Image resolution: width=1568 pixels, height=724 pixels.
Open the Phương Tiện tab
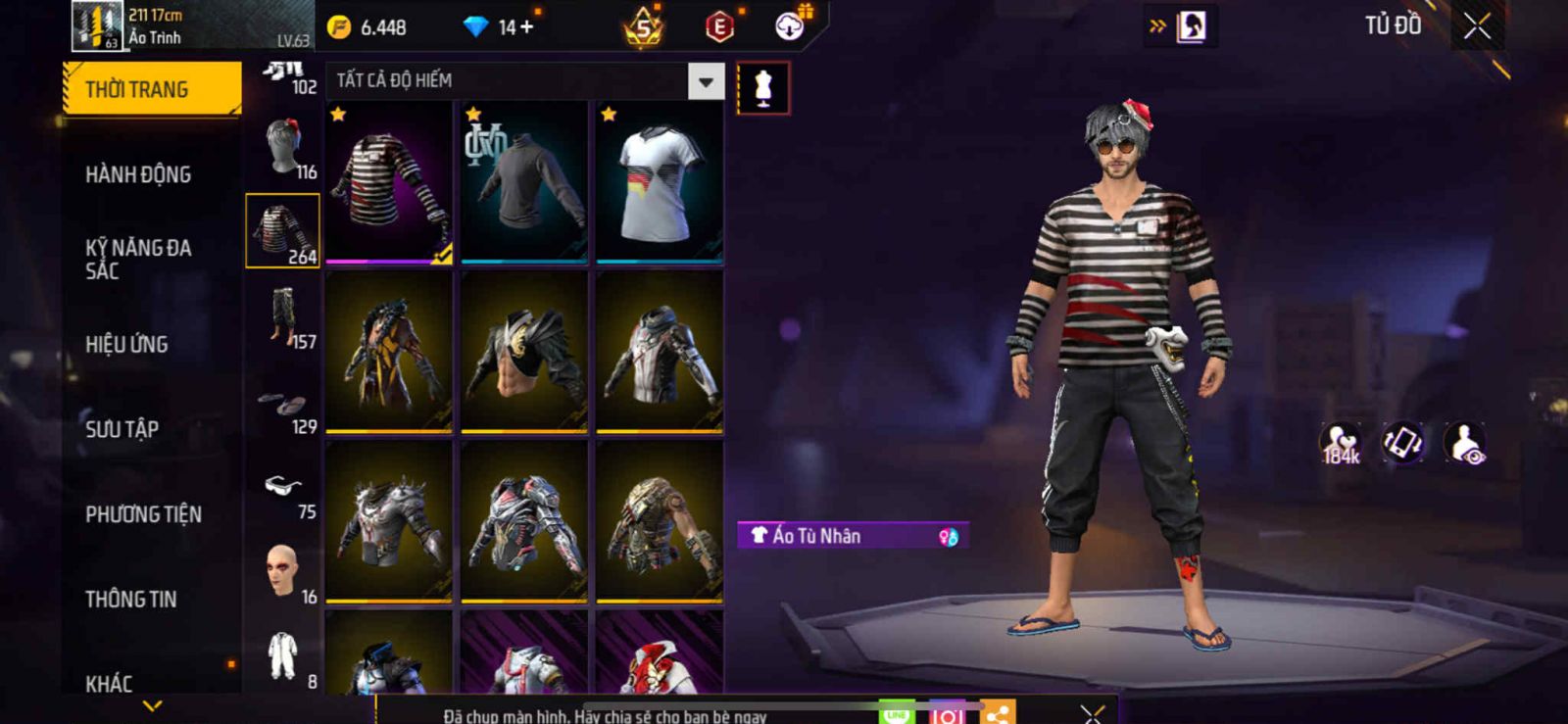coord(143,514)
